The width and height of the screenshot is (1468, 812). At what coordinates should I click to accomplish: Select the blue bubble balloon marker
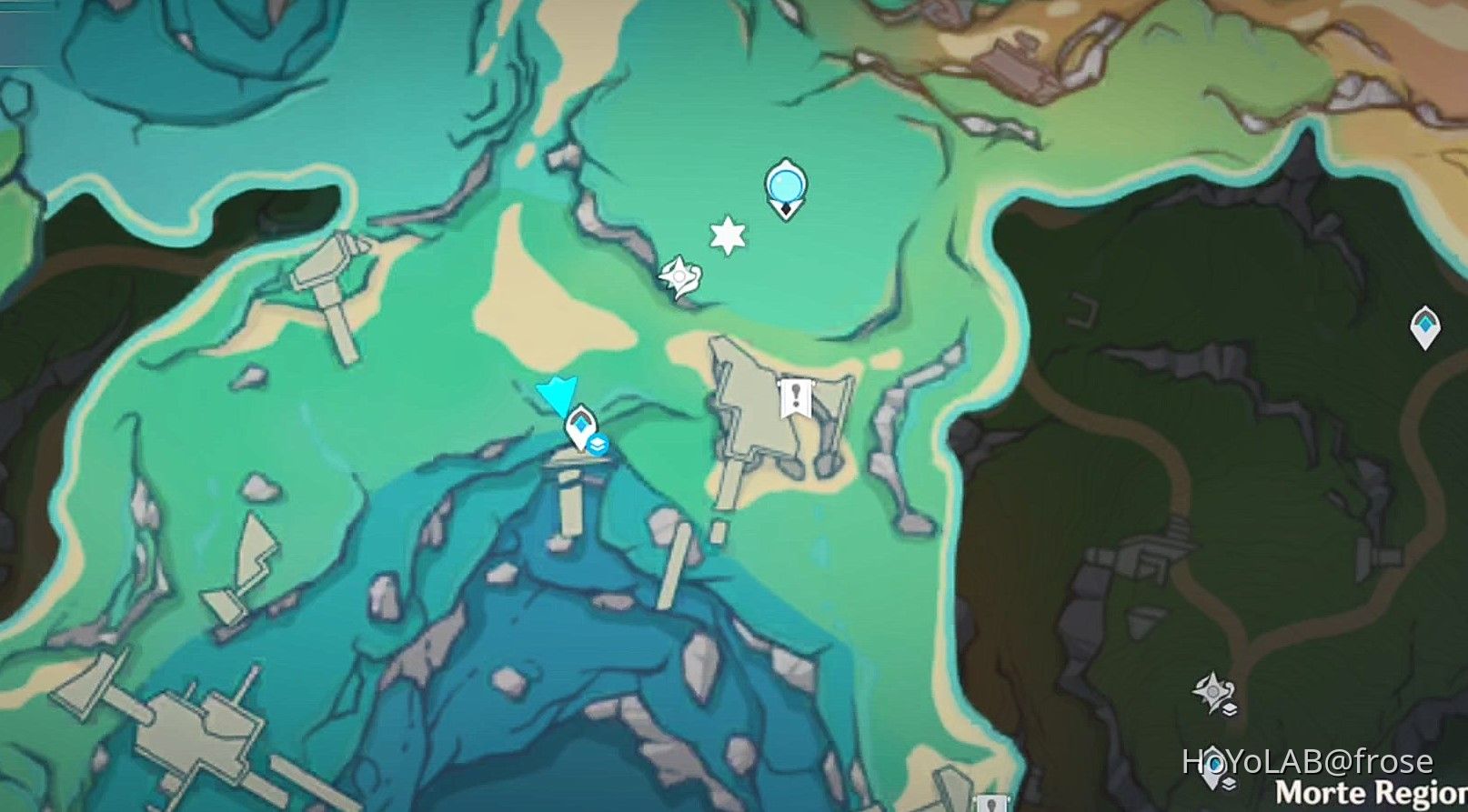tap(784, 185)
